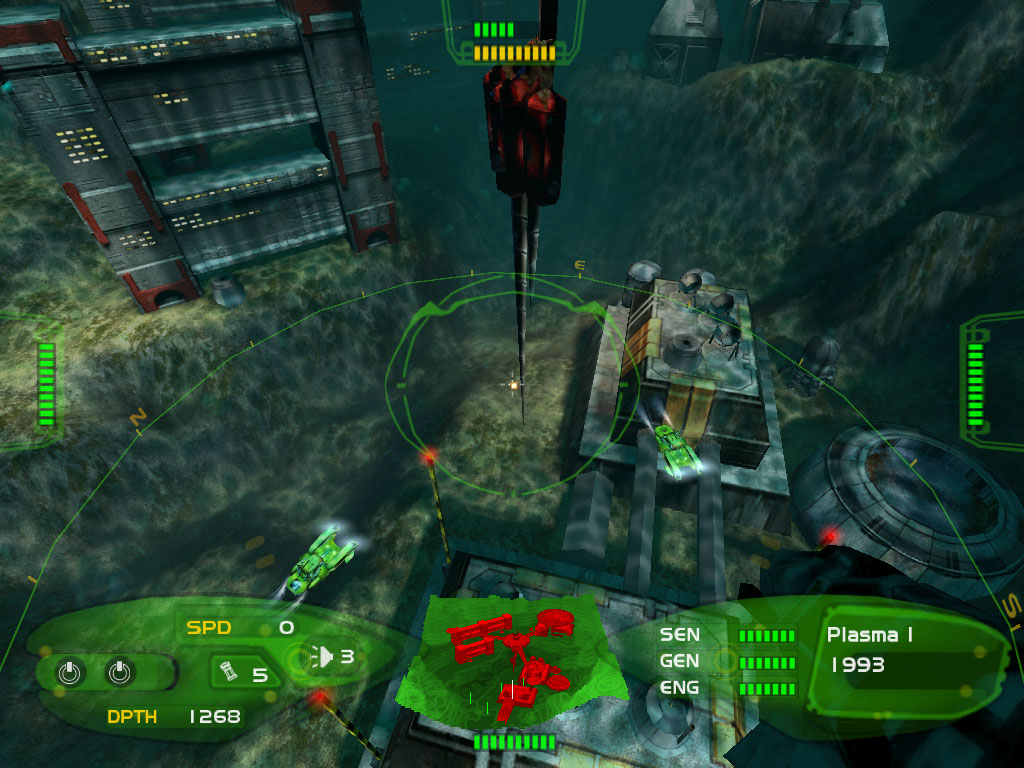Click the canister item icon
The height and width of the screenshot is (768, 1024).
point(229,672)
